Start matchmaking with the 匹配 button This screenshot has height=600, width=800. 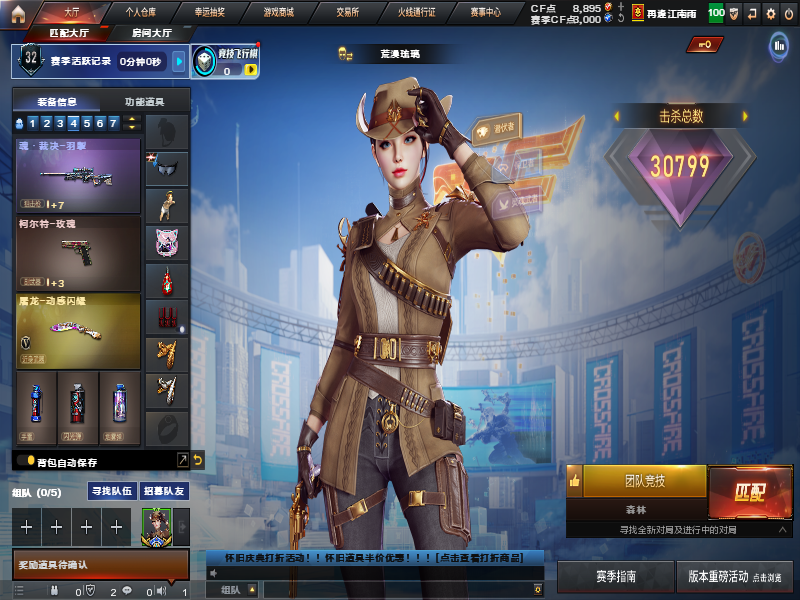[x=750, y=491]
